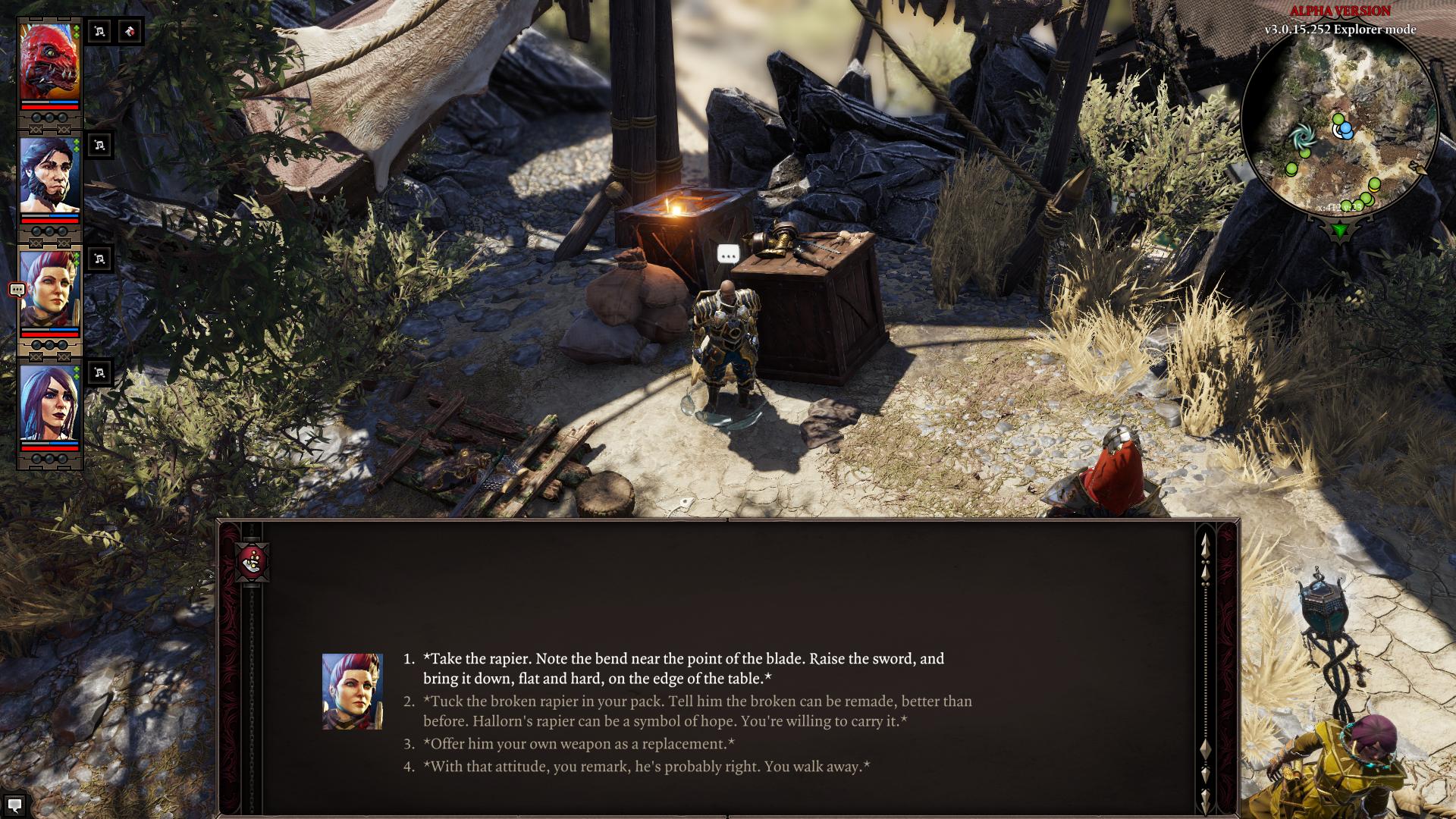Choose the "You walk away" reply

click(x=646, y=767)
